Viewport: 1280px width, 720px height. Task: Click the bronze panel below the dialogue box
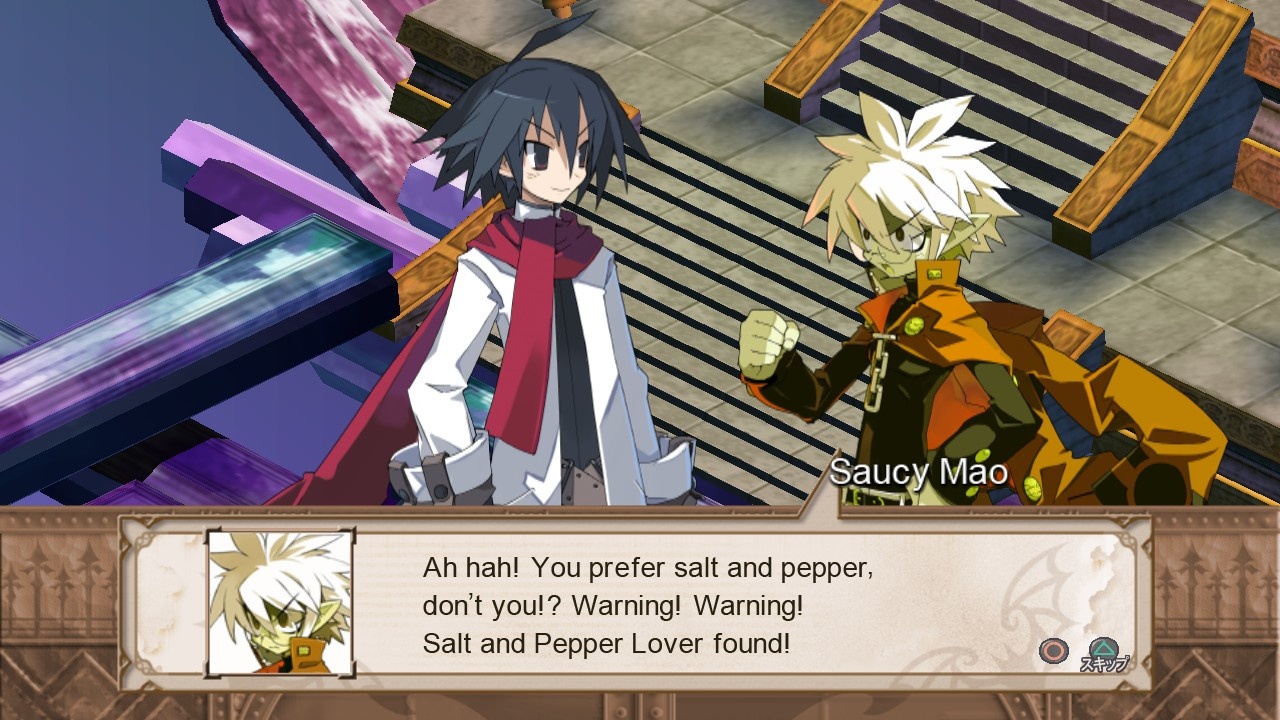click(x=640, y=710)
